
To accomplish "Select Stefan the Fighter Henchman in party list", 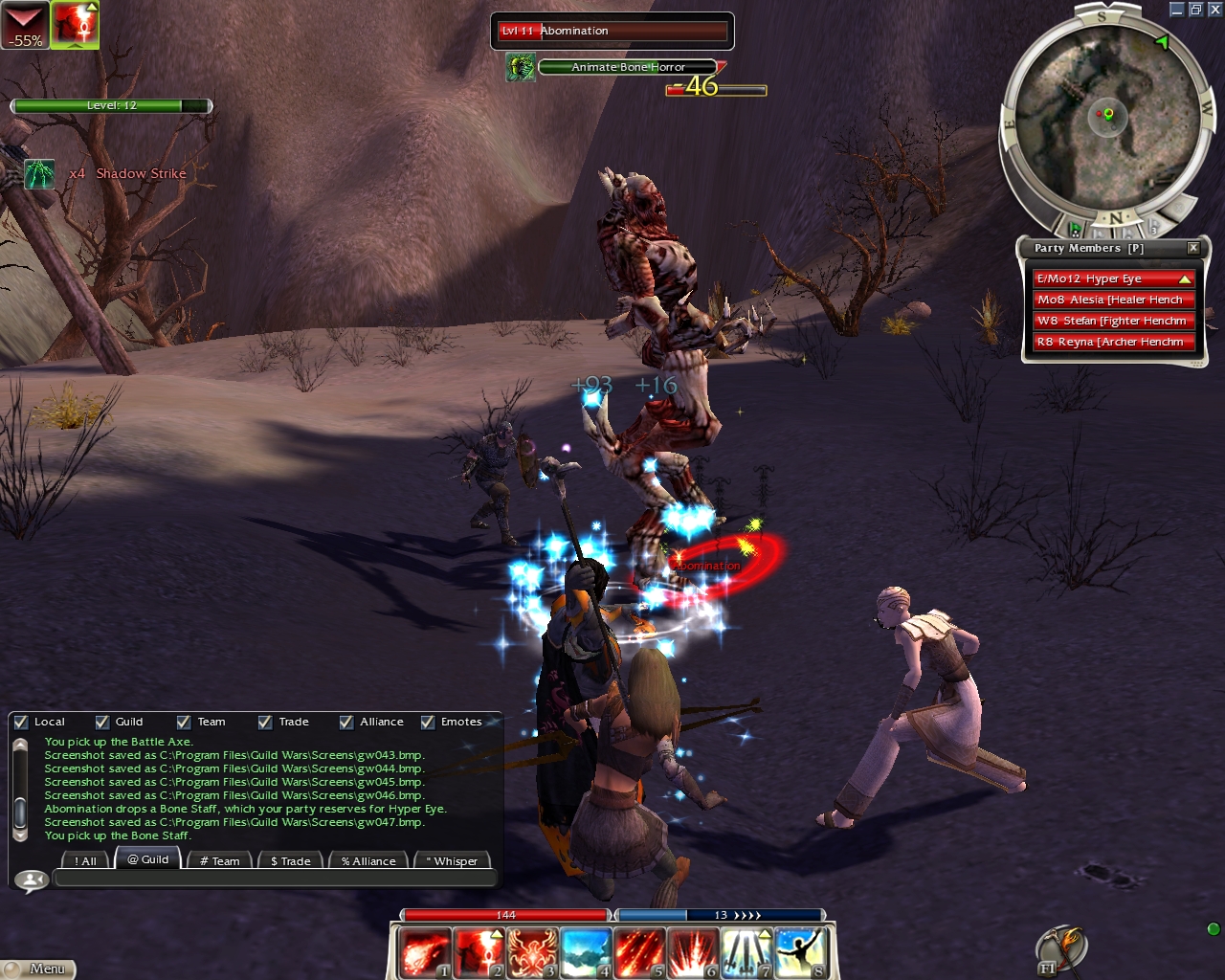I will [x=1110, y=321].
